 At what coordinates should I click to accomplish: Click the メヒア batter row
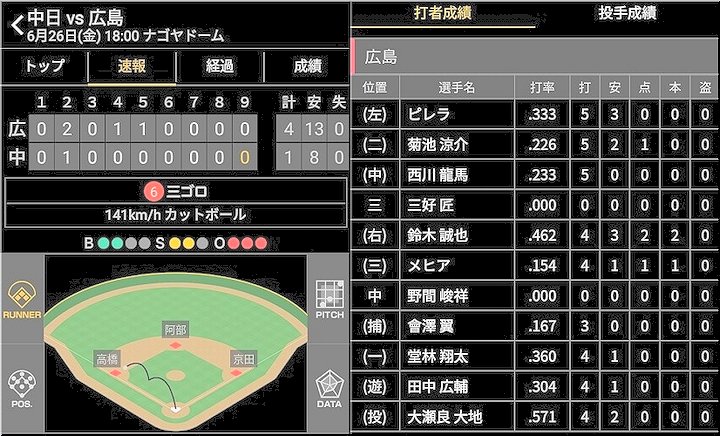pyautogui.click(x=535, y=265)
